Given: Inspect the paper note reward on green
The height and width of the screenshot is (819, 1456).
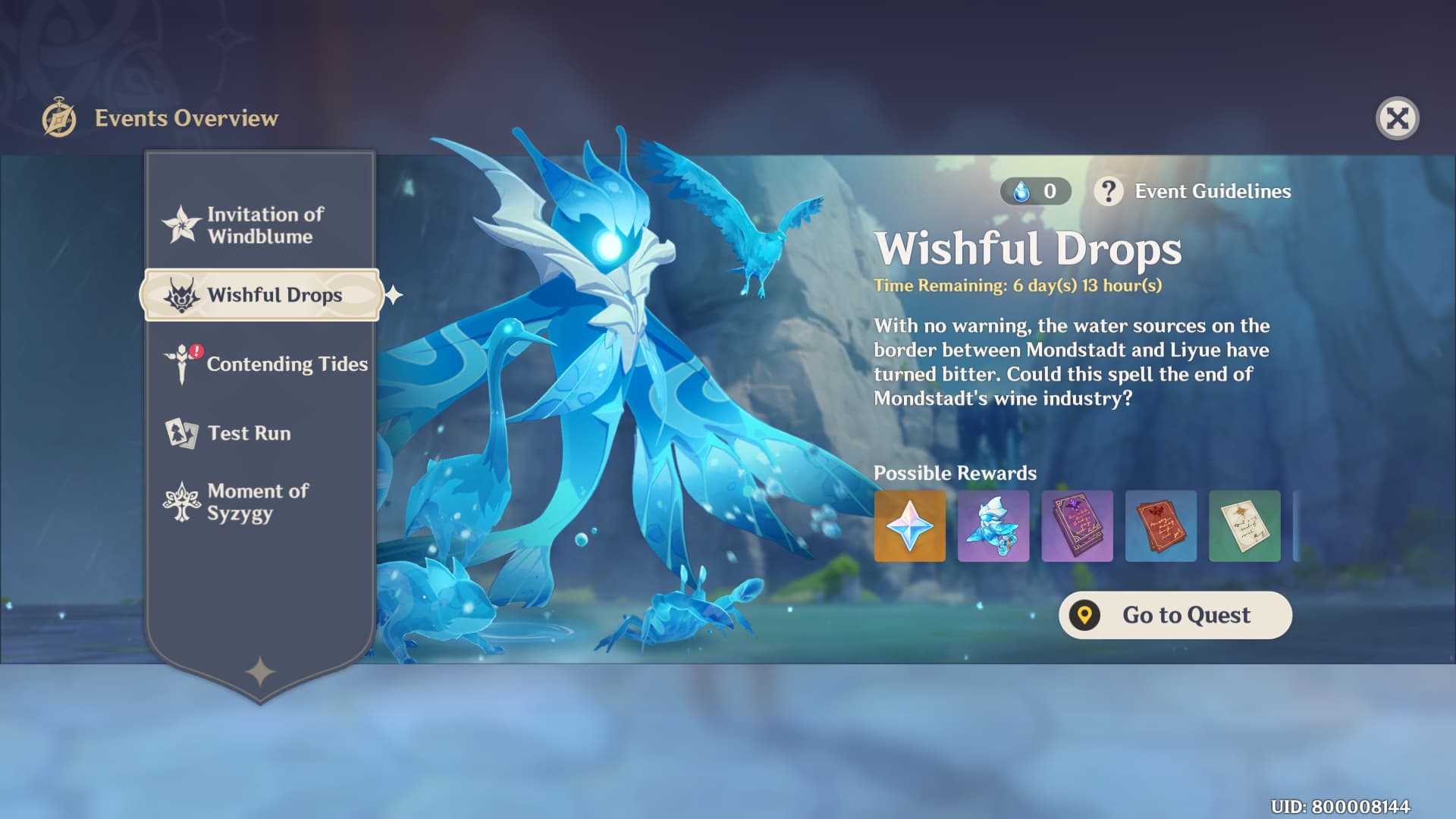Looking at the screenshot, I should [1244, 526].
